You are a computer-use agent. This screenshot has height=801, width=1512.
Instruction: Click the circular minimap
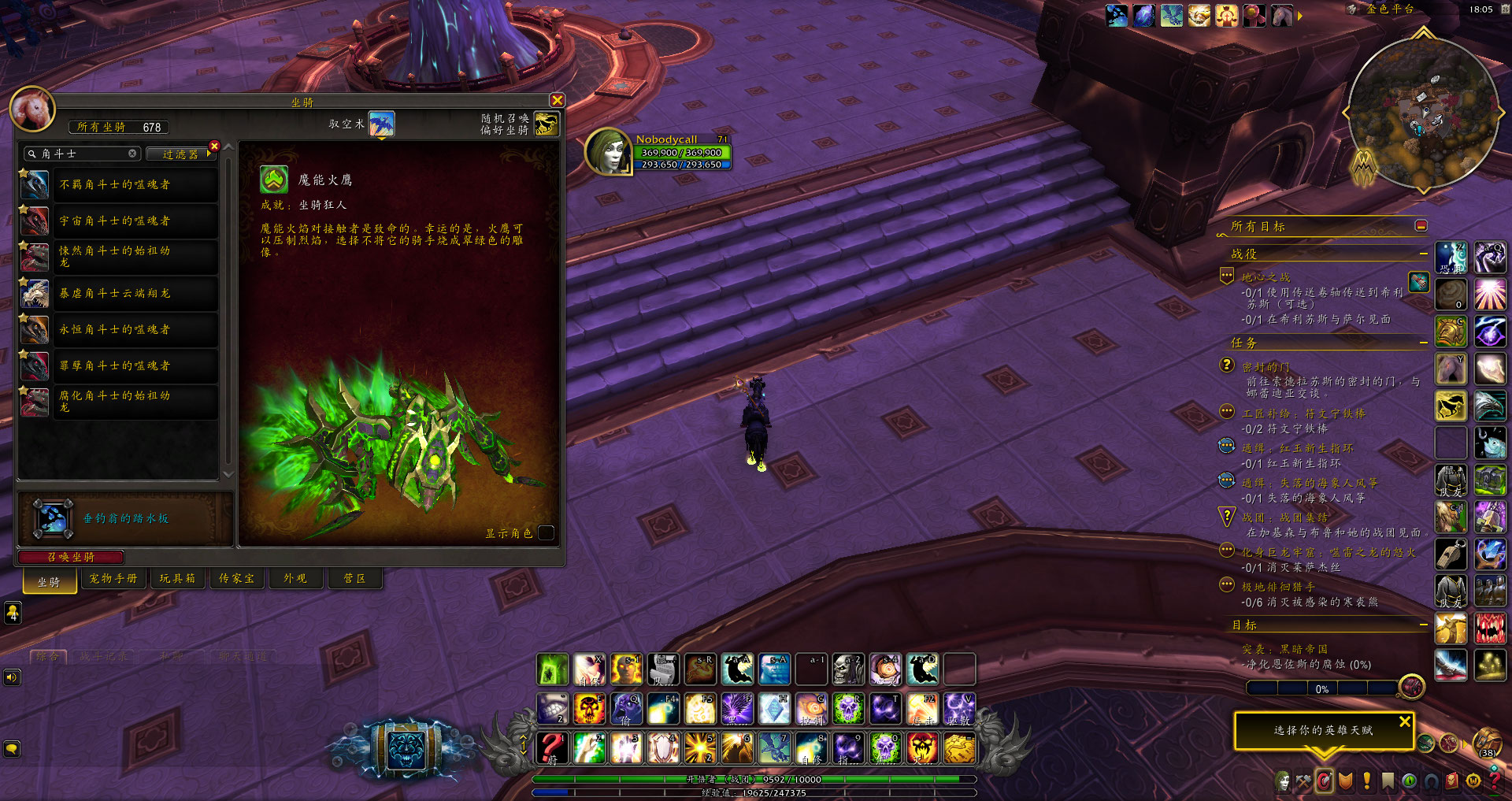click(x=1422, y=114)
